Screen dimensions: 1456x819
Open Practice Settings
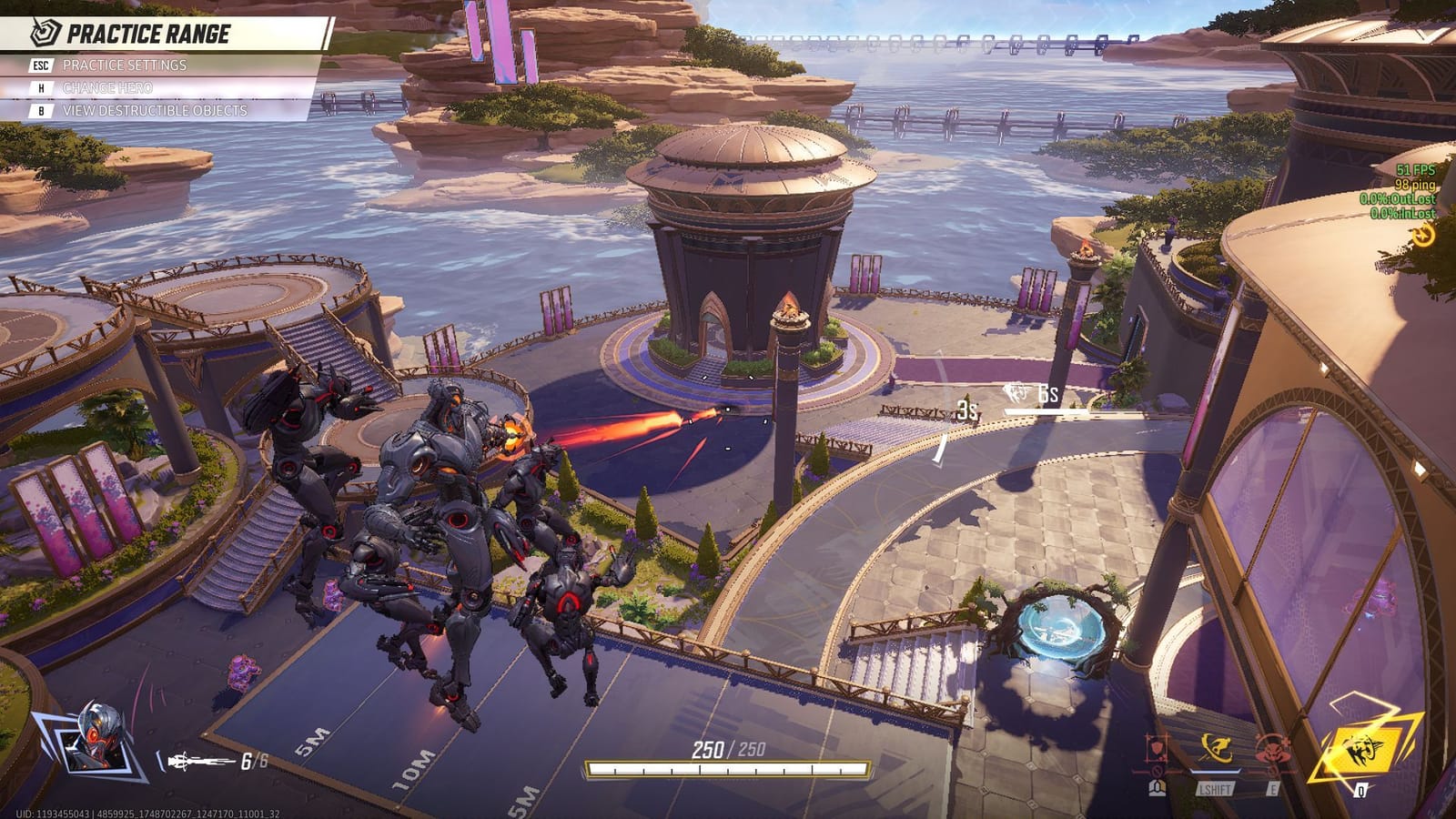tap(123, 66)
